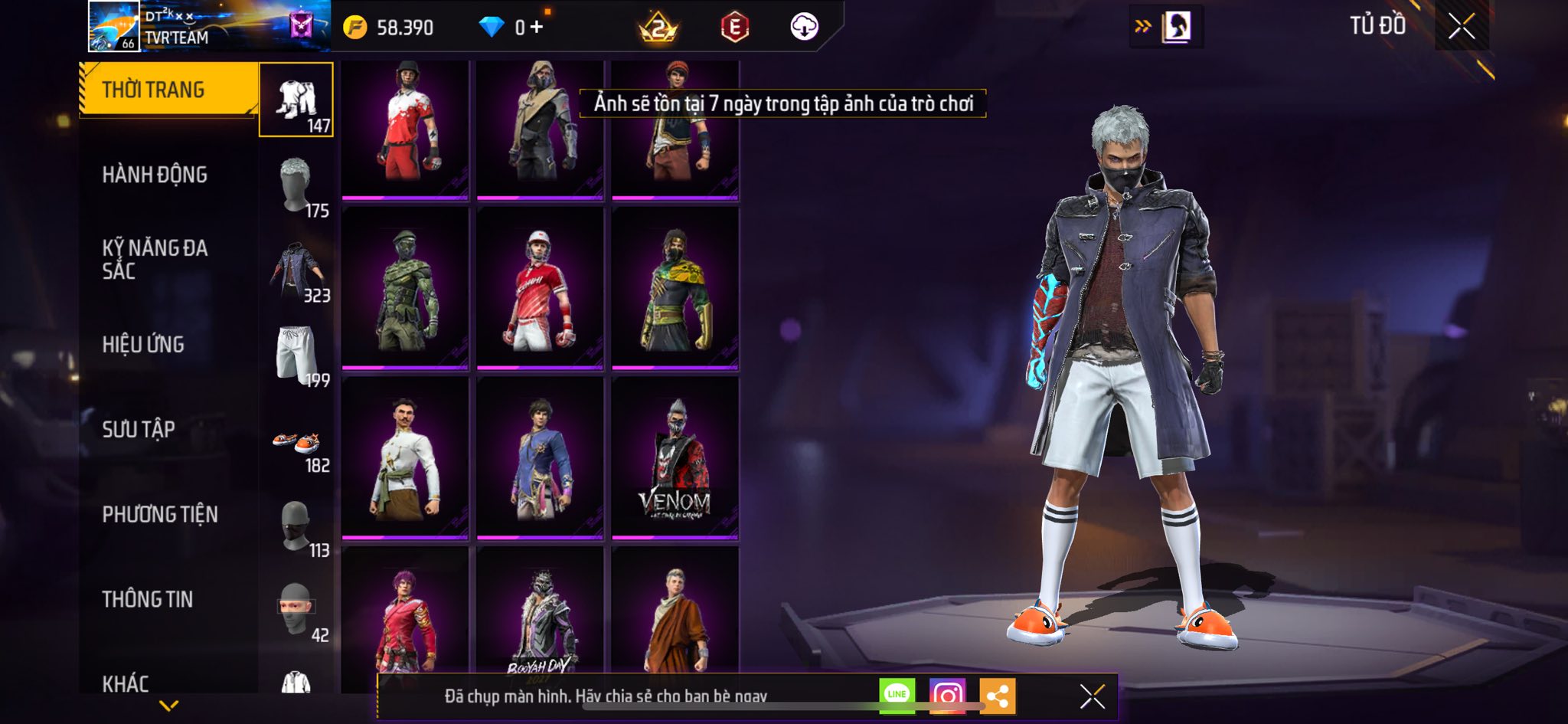Viewport: 1568px width, 724px height.
Task: Select the outfit bundles filter showing 147
Action: pyautogui.click(x=296, y=100)
